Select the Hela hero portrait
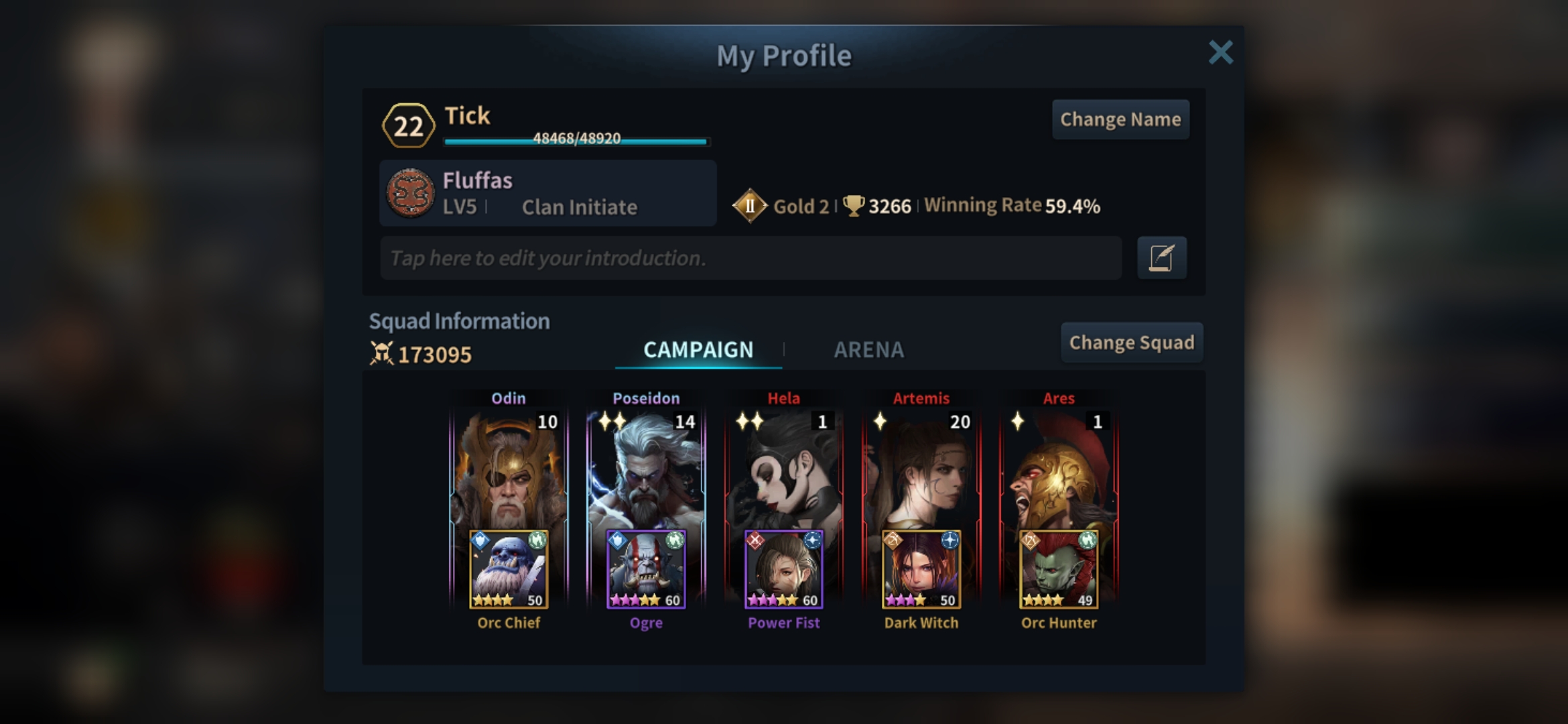Image resolution: width=1568 pixels, height=724 pixels. coord(783,469)
